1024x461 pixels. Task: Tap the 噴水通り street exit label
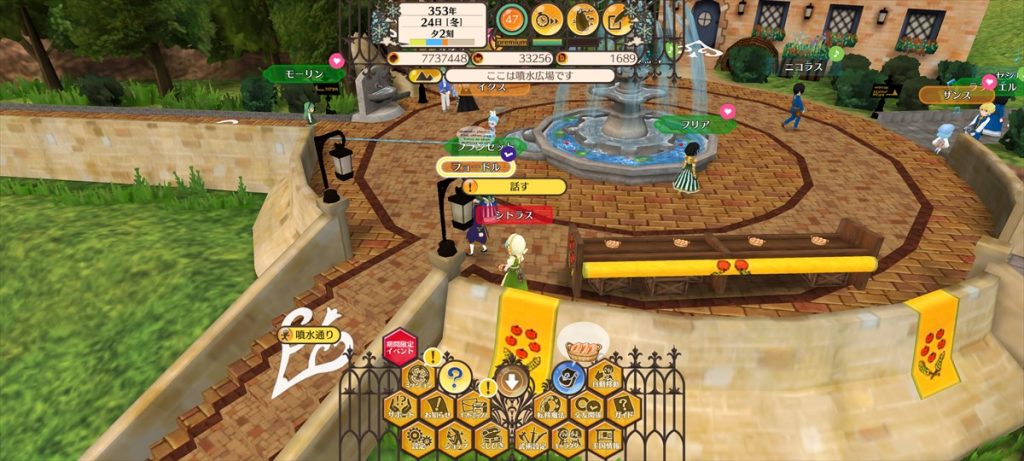tap(312, 336)
